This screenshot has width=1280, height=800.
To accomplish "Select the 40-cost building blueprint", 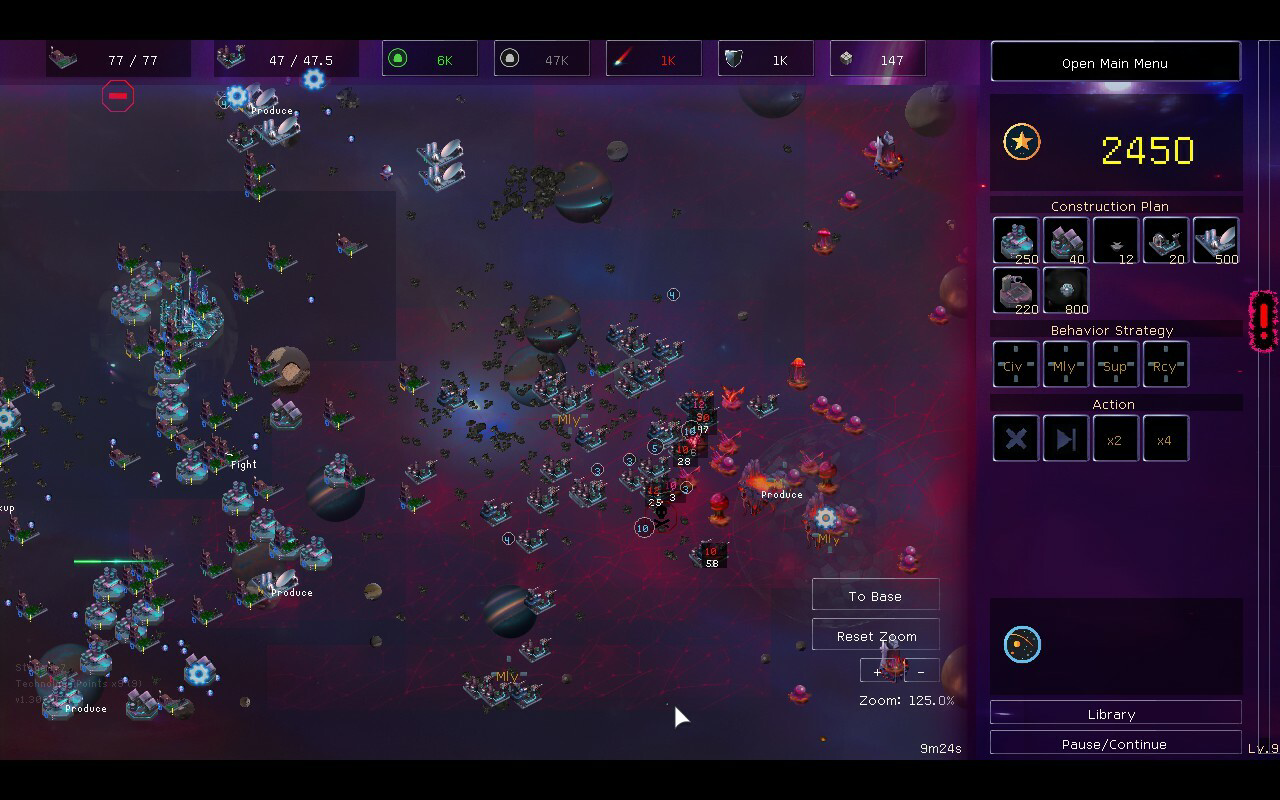I will (1065, 240).
